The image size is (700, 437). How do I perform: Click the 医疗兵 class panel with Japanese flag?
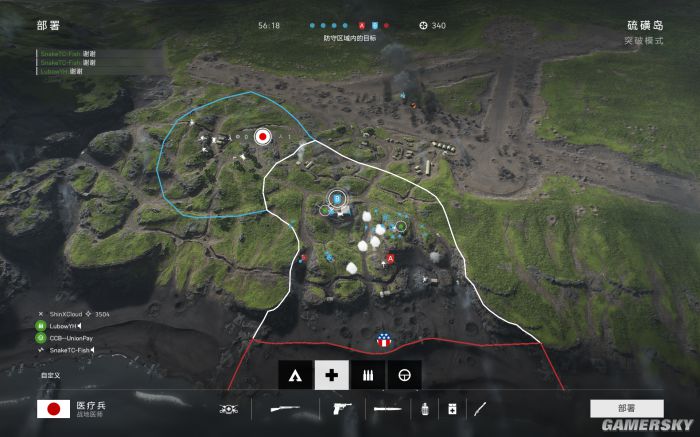pyautogui.click(x=80, y=408)
